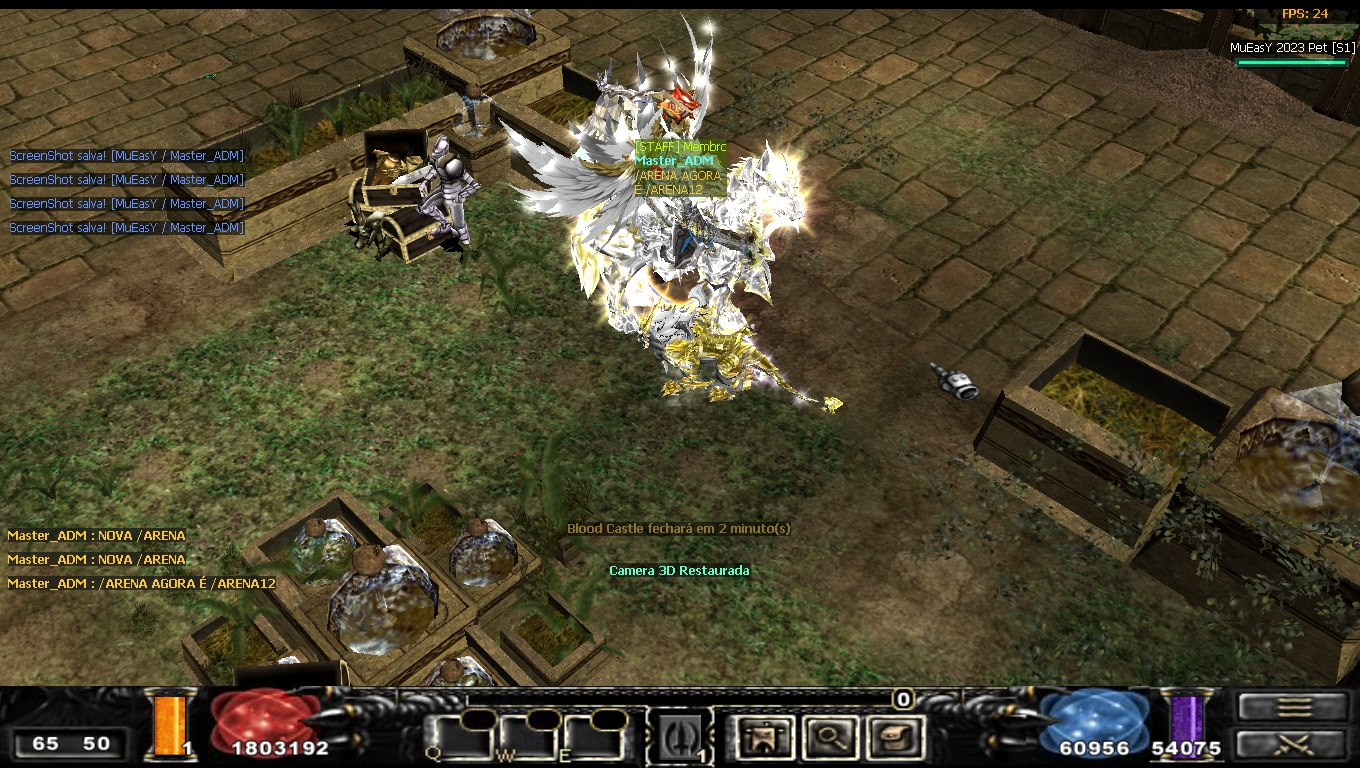The width and height of the screenshot is (1360, 768).
Task: Select the trident skill slot
Action: pyautogui.click(x=679, y=737)
